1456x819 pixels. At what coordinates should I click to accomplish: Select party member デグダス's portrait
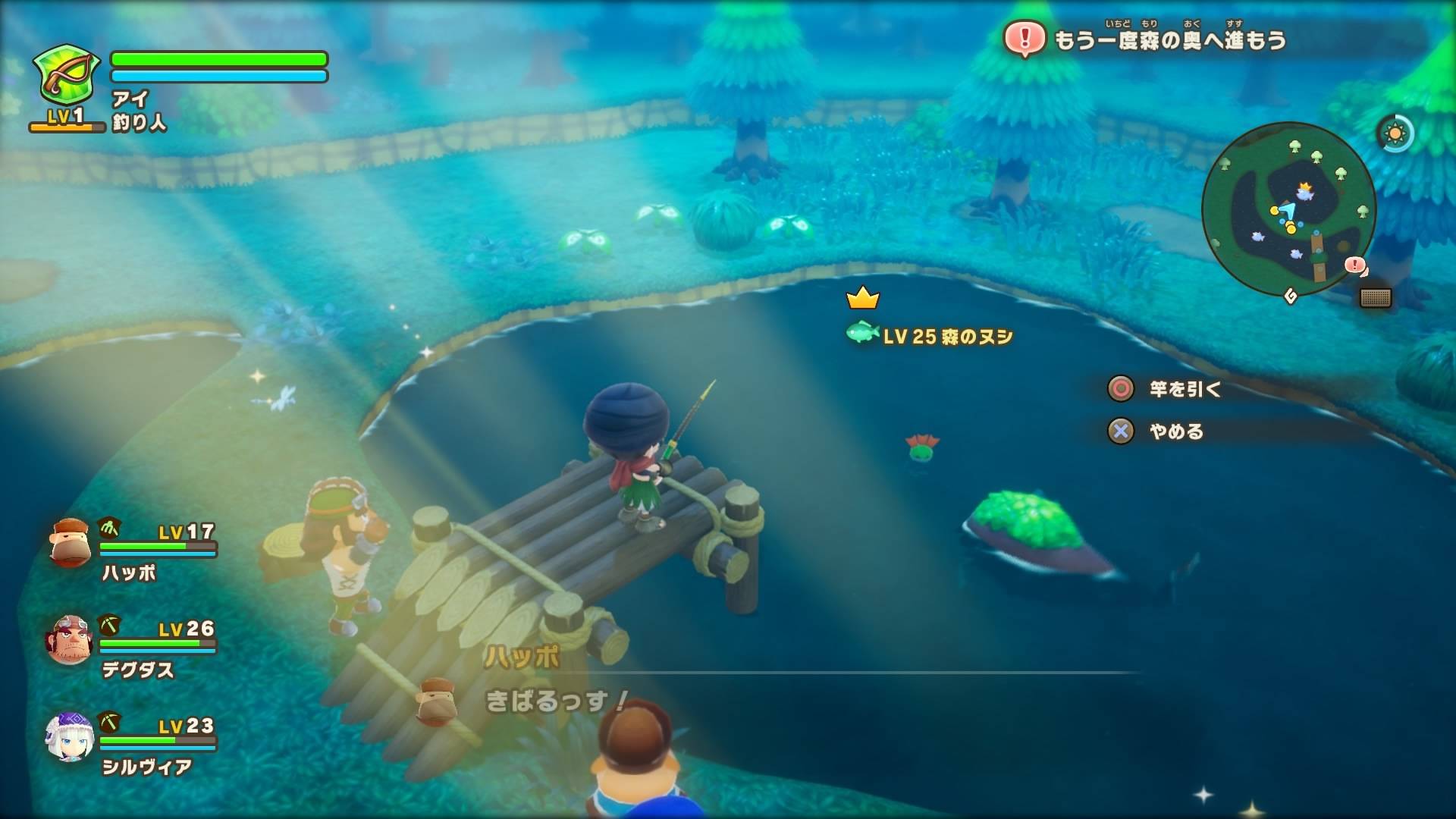coord(70,639)
